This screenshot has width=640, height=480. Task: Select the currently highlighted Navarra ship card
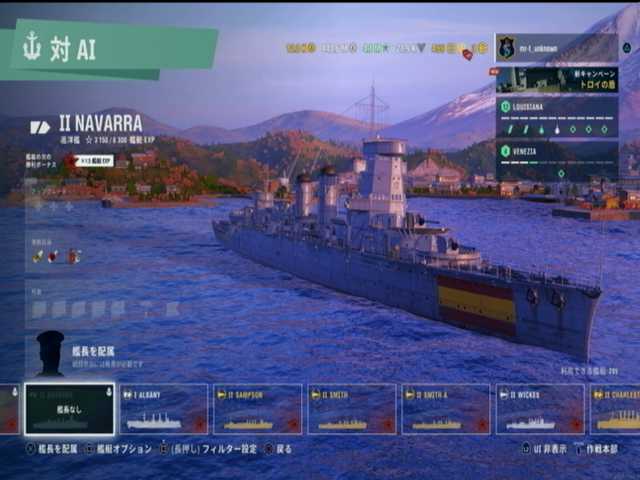(70, 409)
